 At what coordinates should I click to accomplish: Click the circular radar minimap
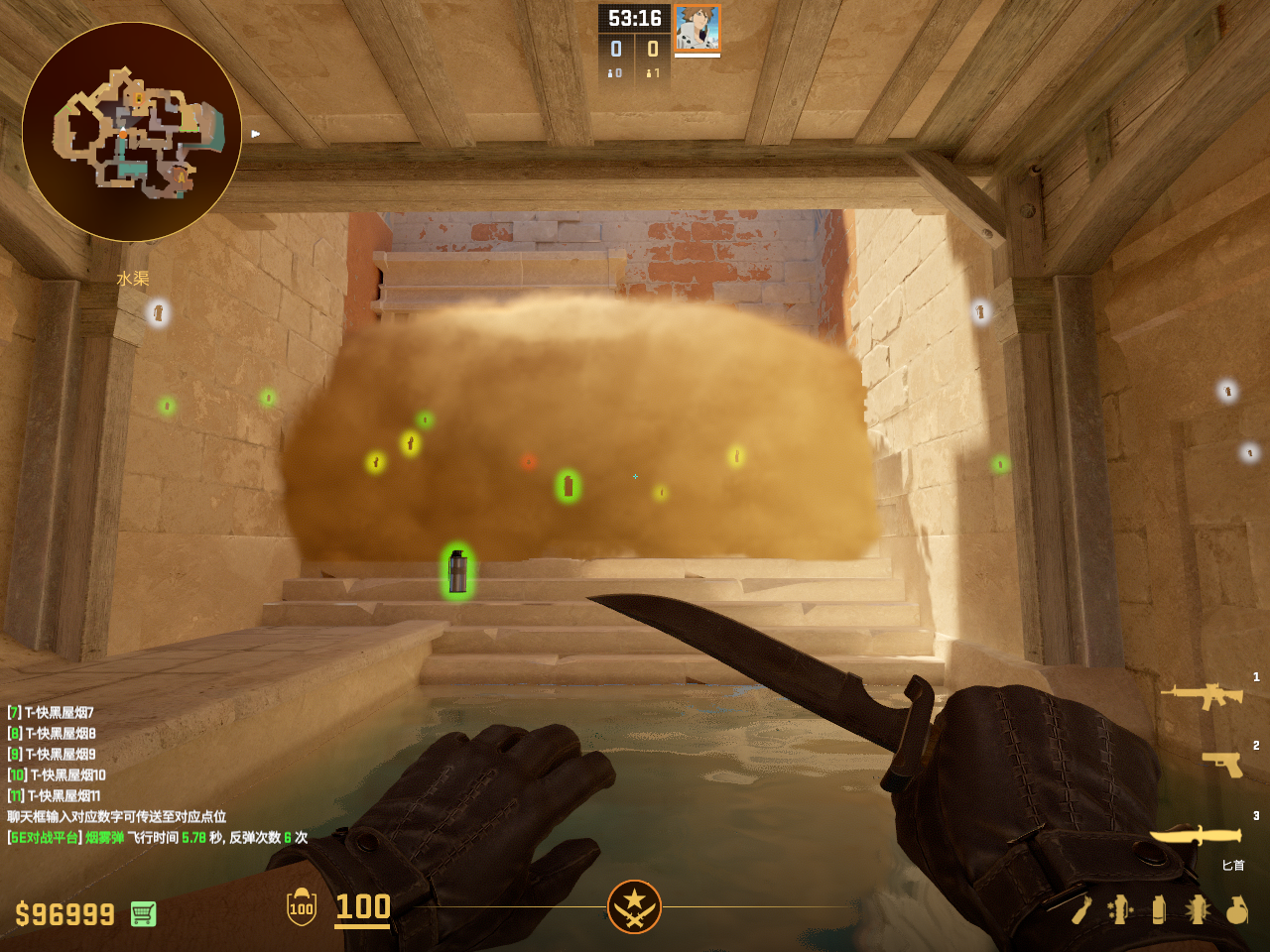coord(132,132)
